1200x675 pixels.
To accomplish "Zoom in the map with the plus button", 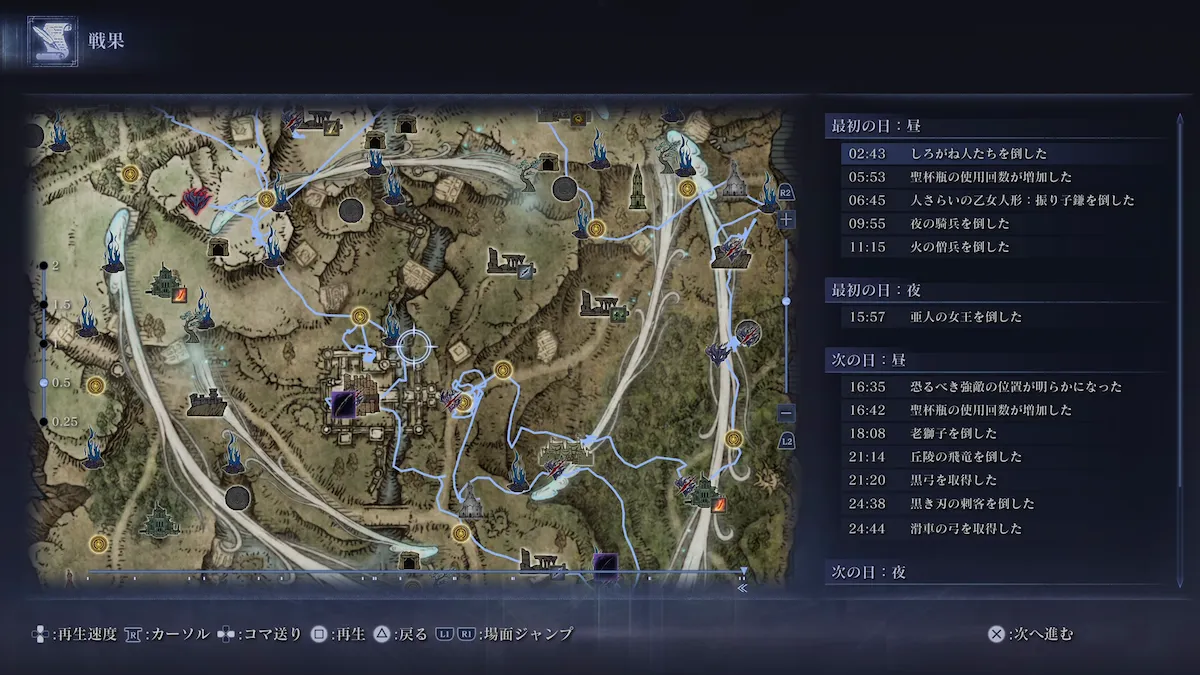I will pos(787,219).
